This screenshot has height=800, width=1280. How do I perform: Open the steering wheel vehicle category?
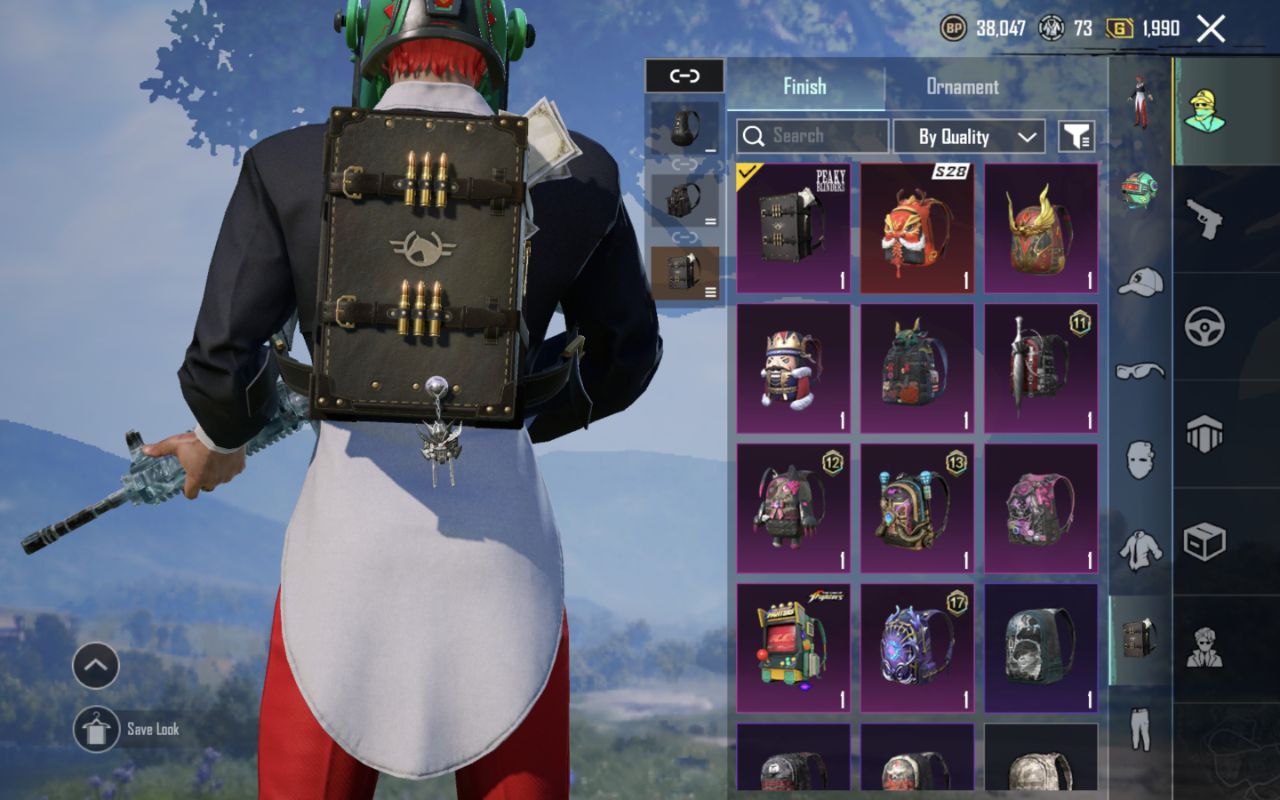(1204, 326)
